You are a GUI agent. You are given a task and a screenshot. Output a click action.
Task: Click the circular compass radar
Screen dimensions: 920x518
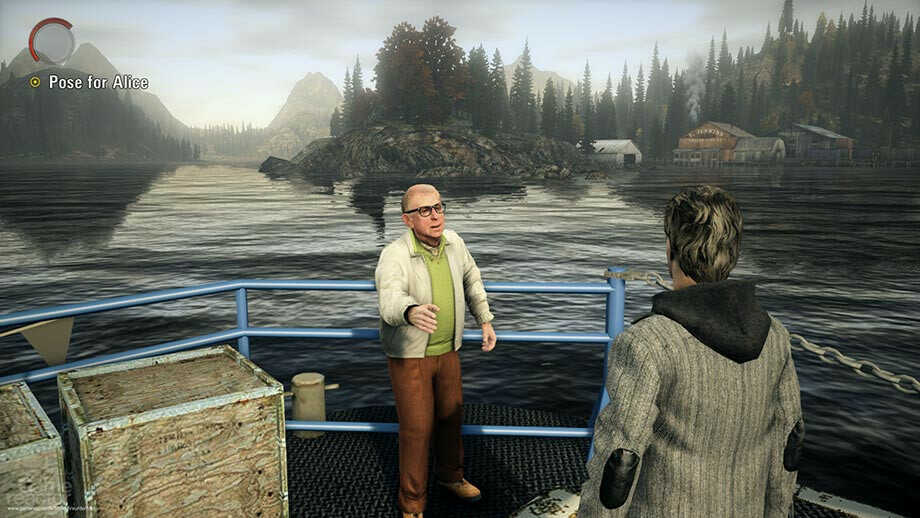coord(52,41)
